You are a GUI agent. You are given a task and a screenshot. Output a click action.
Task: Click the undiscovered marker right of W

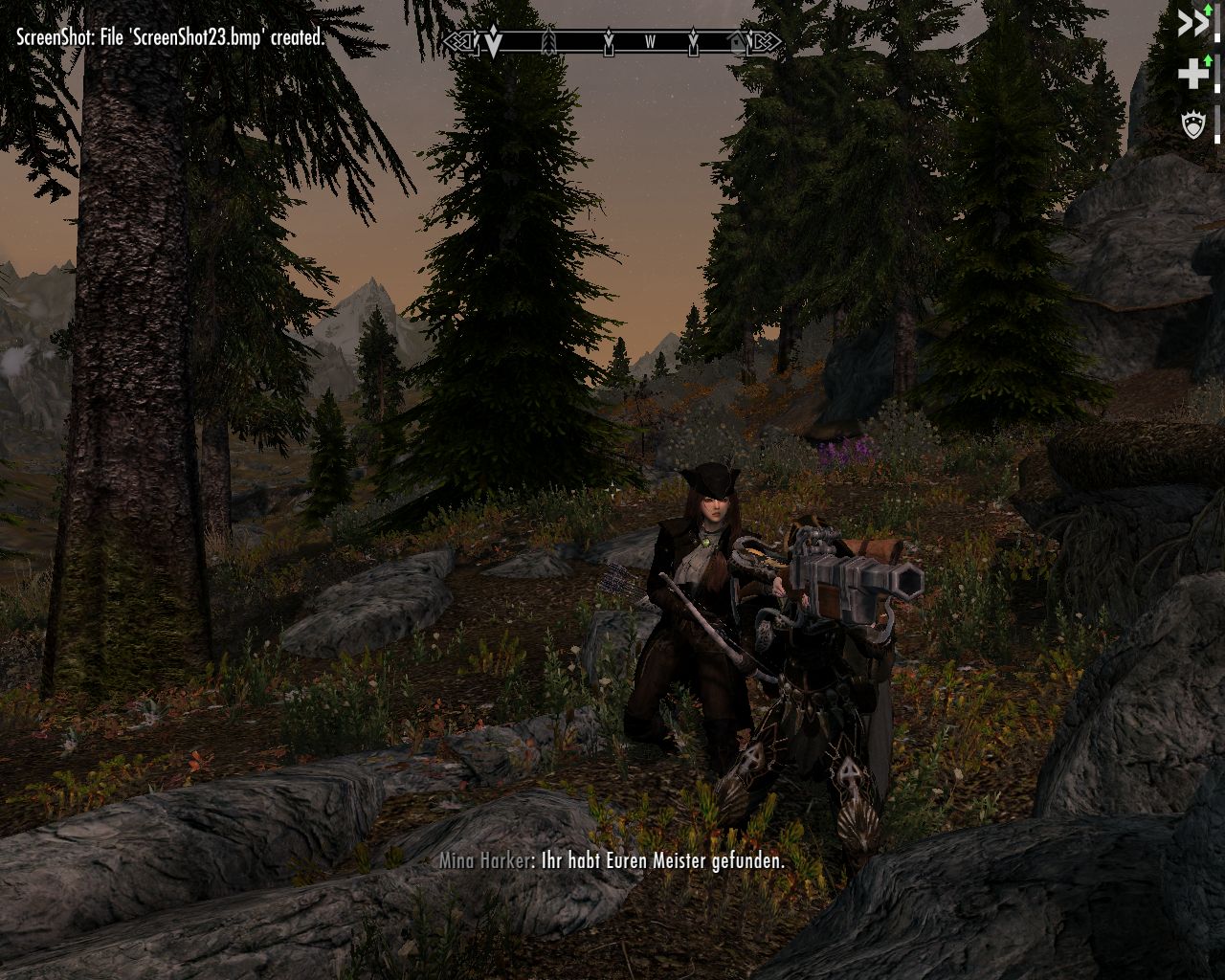(693, 43)
